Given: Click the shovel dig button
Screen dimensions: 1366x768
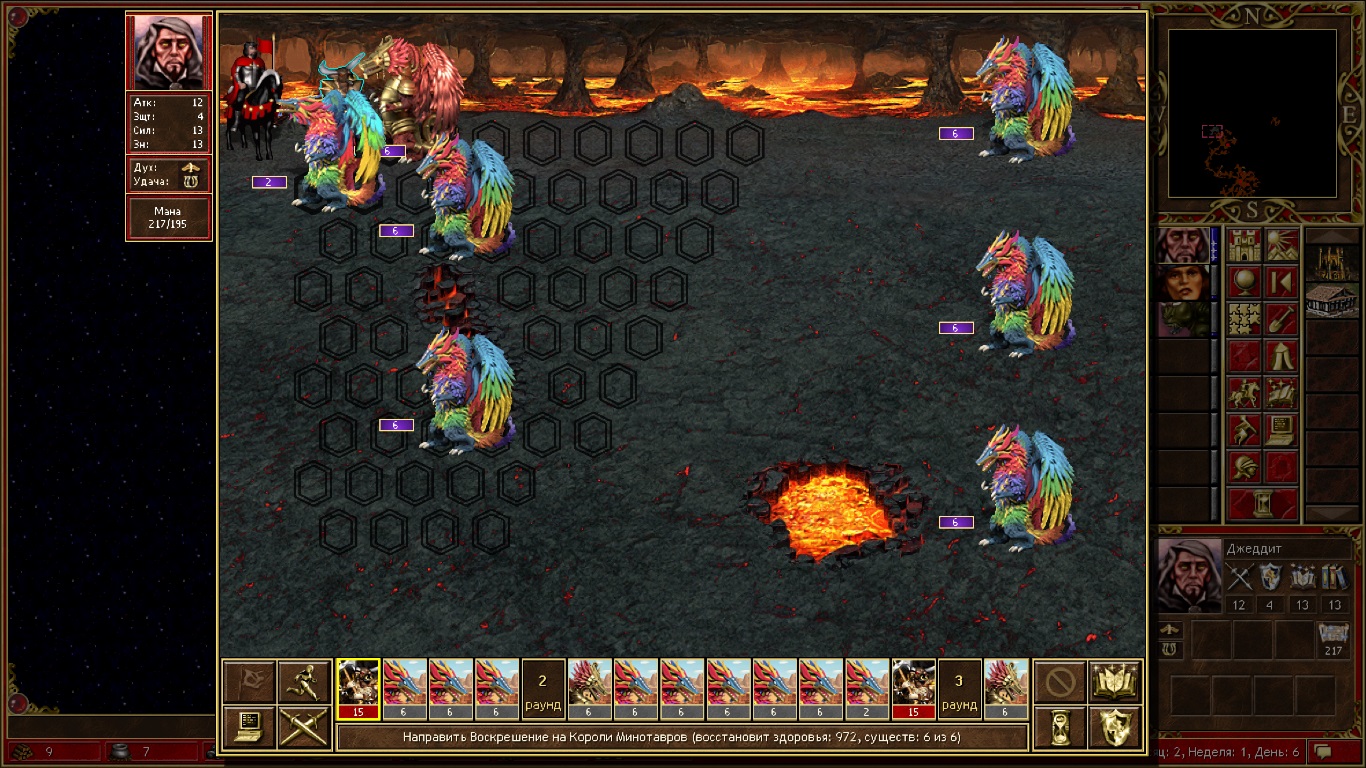Looking at the screenshot, I should (1281, 319).
